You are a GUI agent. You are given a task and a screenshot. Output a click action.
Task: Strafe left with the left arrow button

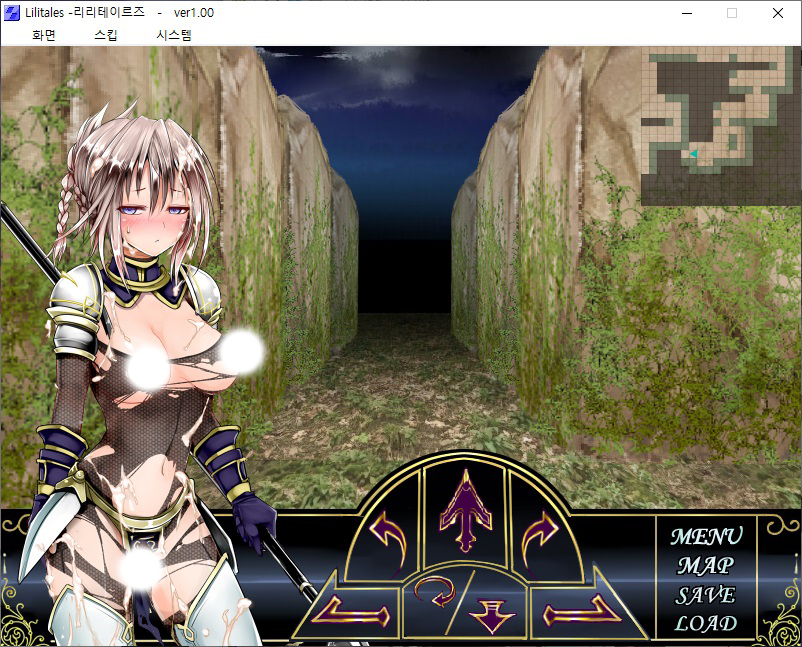[x=345, y=607]
